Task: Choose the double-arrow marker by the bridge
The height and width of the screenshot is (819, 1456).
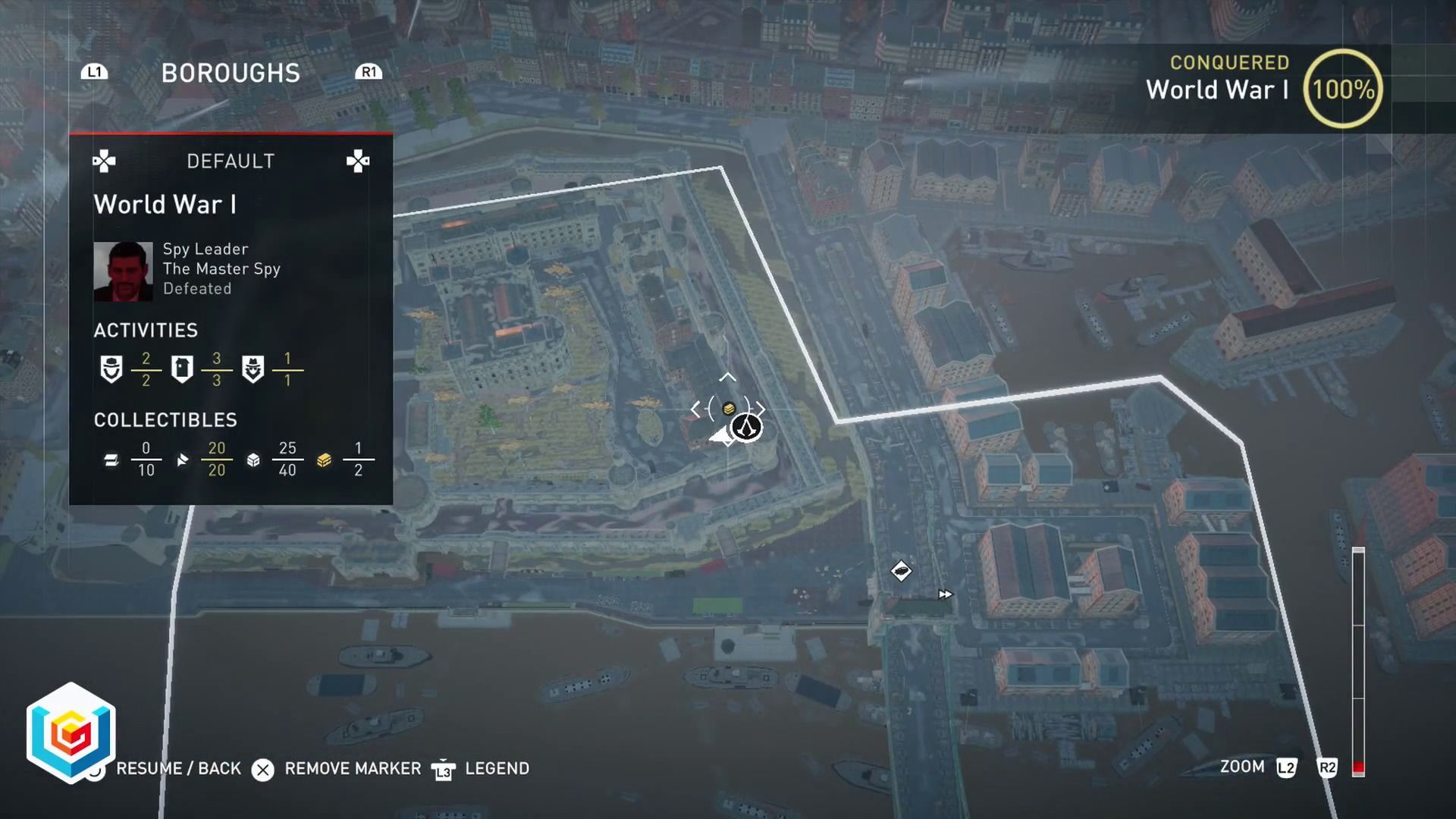Action: [945, 595]
